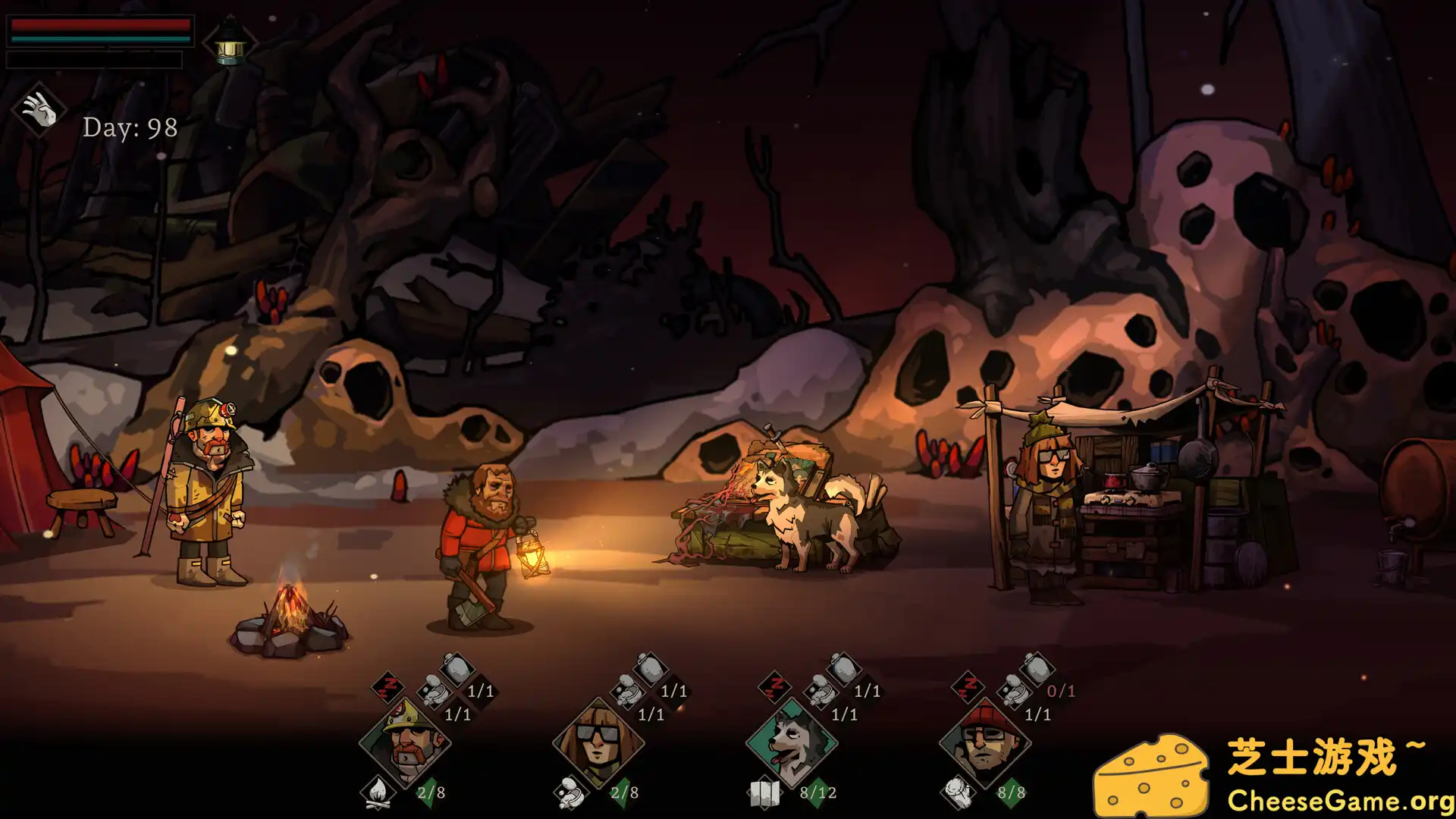Click the cooking icon under the sunglasses woman

click(570, 793)
